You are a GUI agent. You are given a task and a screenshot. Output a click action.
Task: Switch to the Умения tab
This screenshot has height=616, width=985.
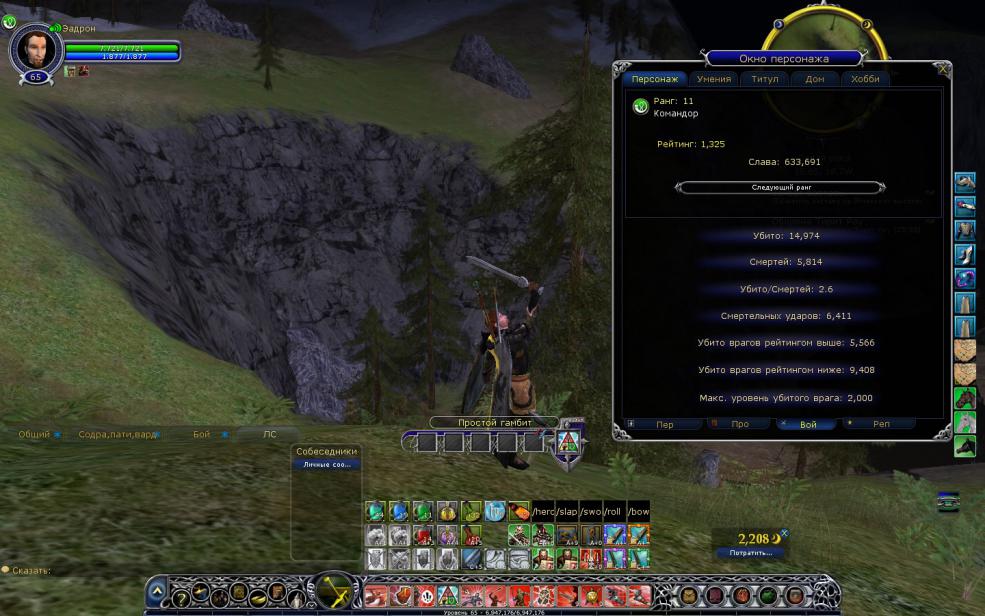point(715,79)
